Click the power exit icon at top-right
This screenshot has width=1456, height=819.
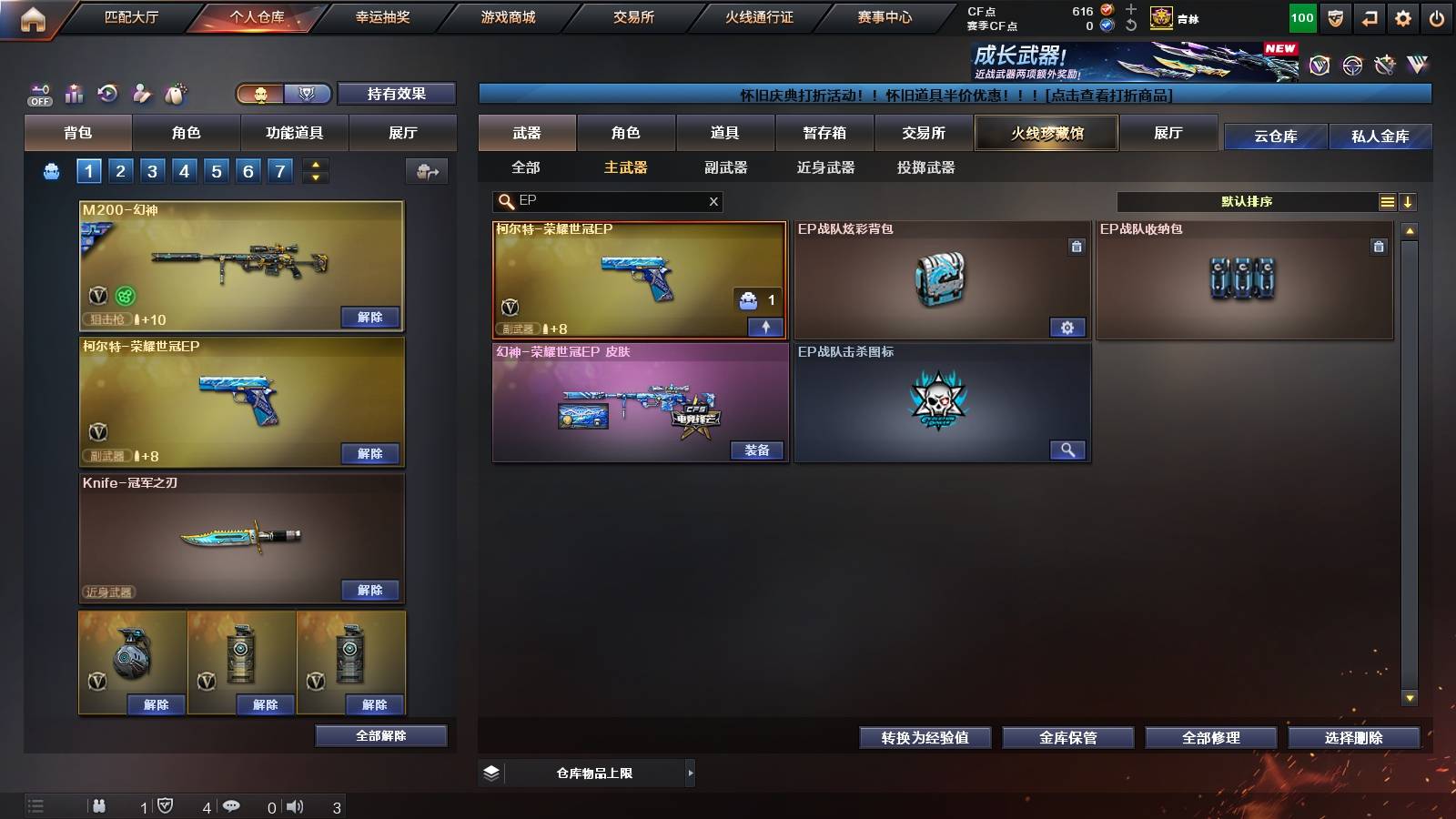tap(1437, 15)
